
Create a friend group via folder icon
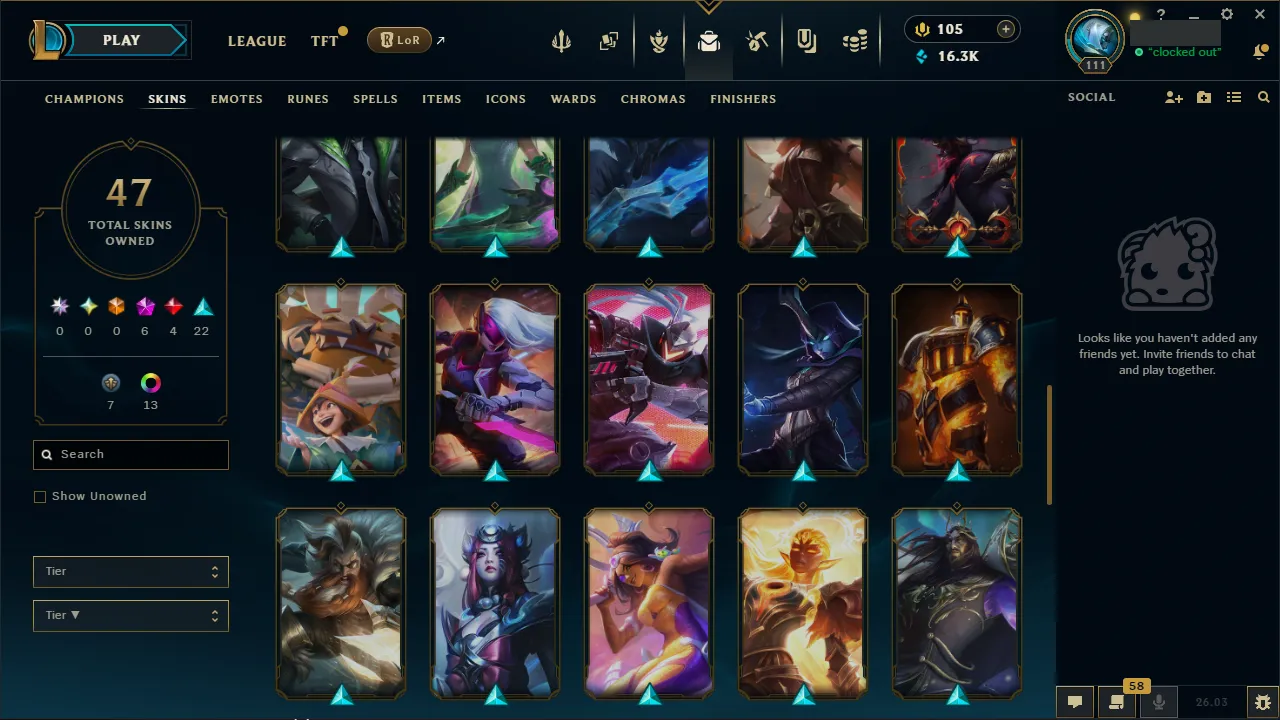(1203, 97)
